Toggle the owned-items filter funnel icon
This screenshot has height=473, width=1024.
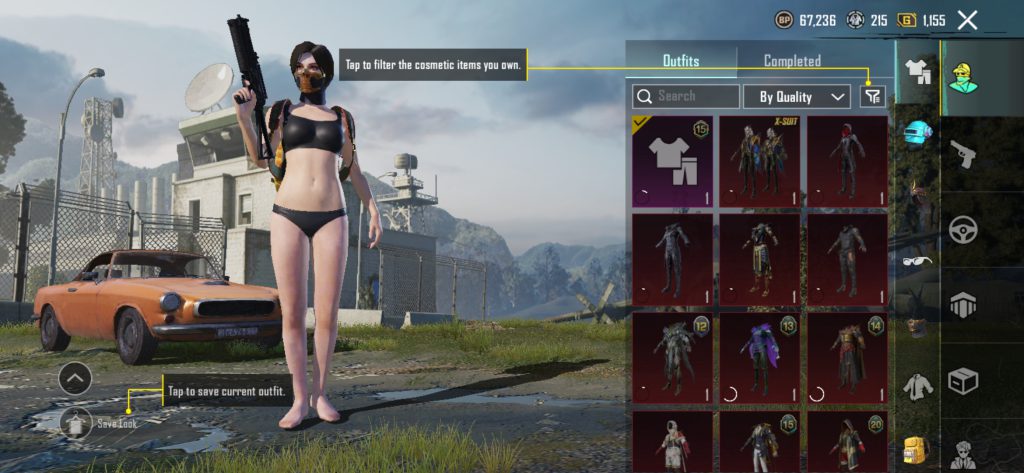[873, 96]
